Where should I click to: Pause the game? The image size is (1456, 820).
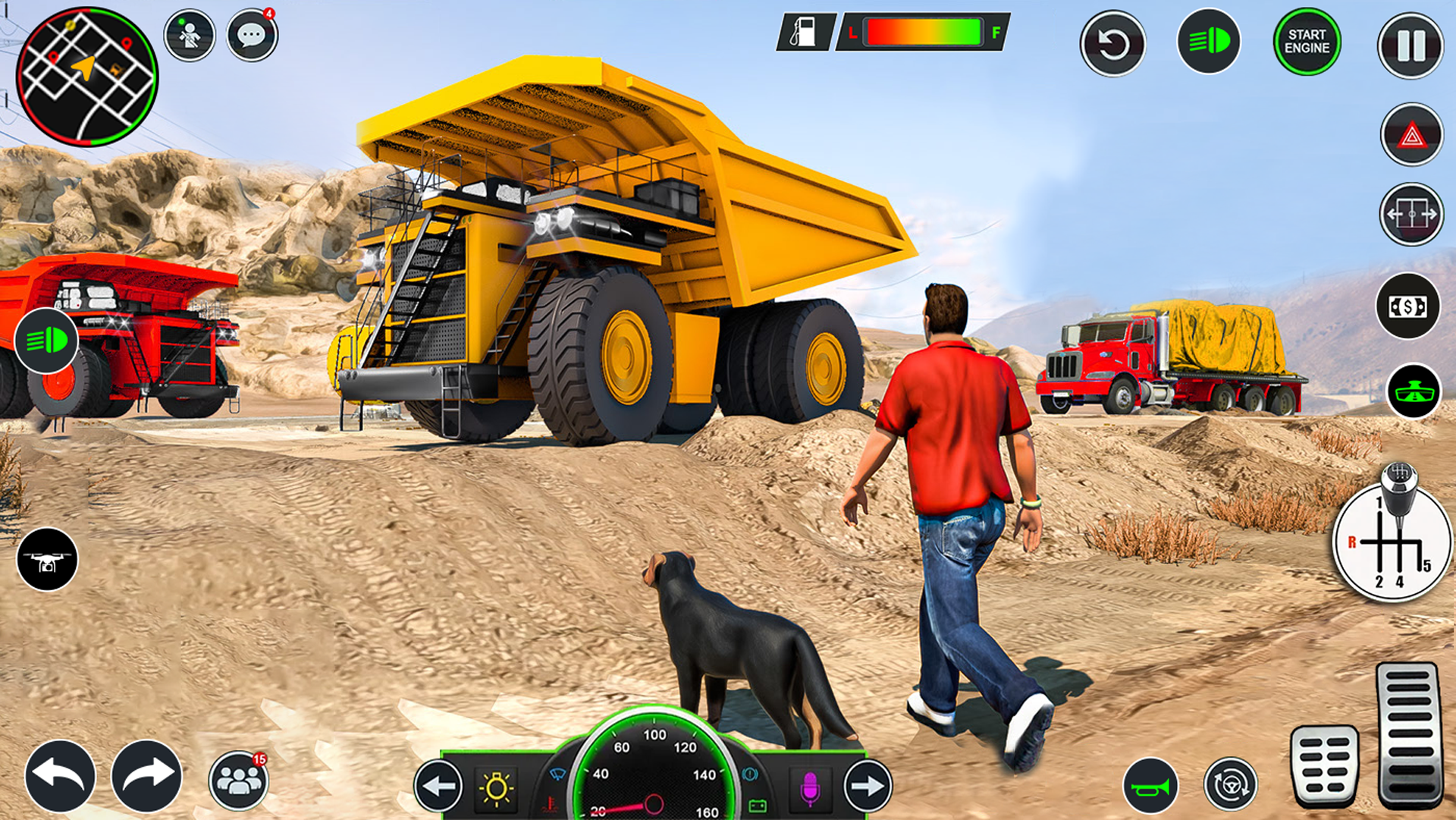pos(1410,46)
